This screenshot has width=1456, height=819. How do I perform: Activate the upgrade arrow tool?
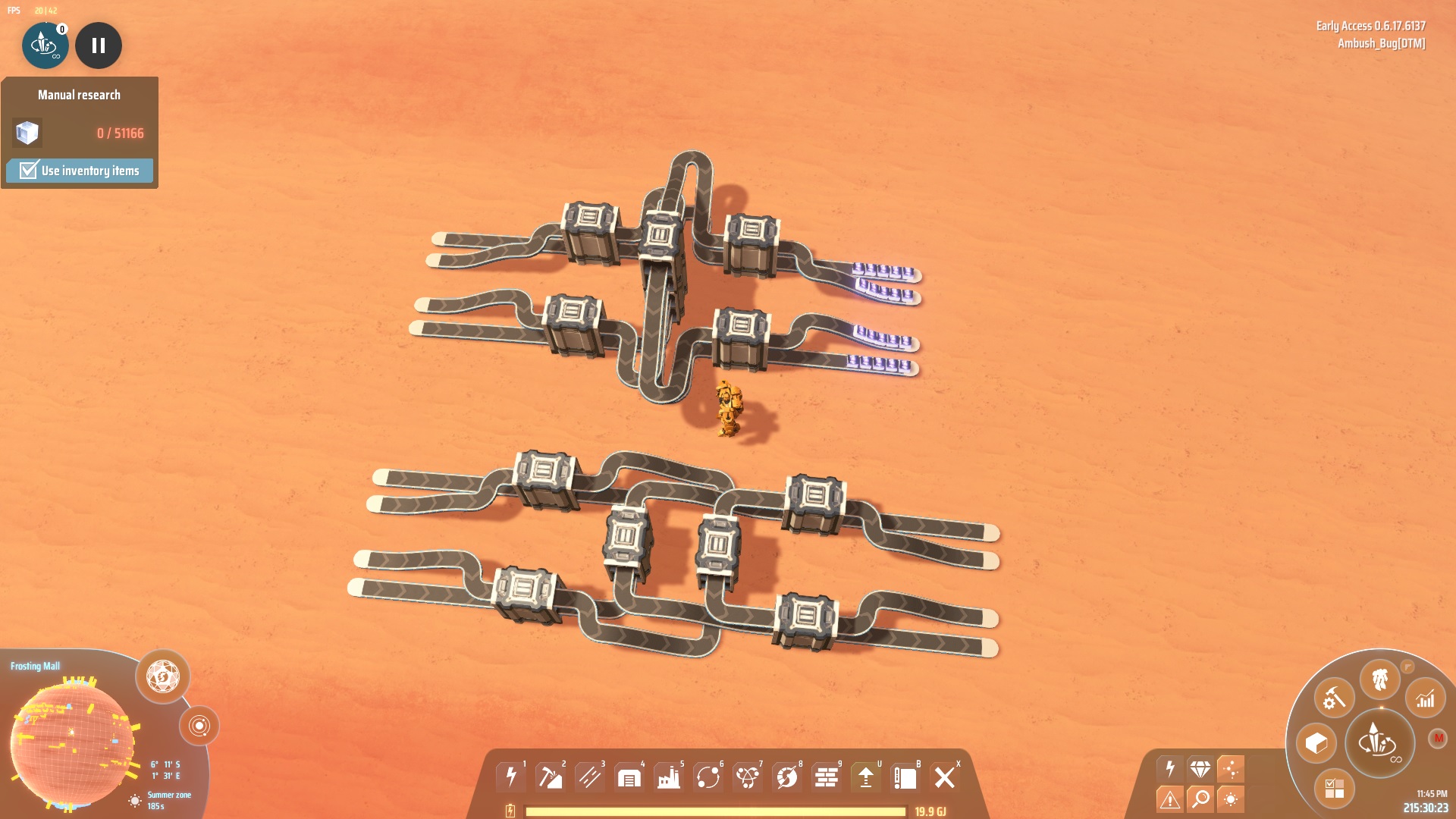point(866,777)
